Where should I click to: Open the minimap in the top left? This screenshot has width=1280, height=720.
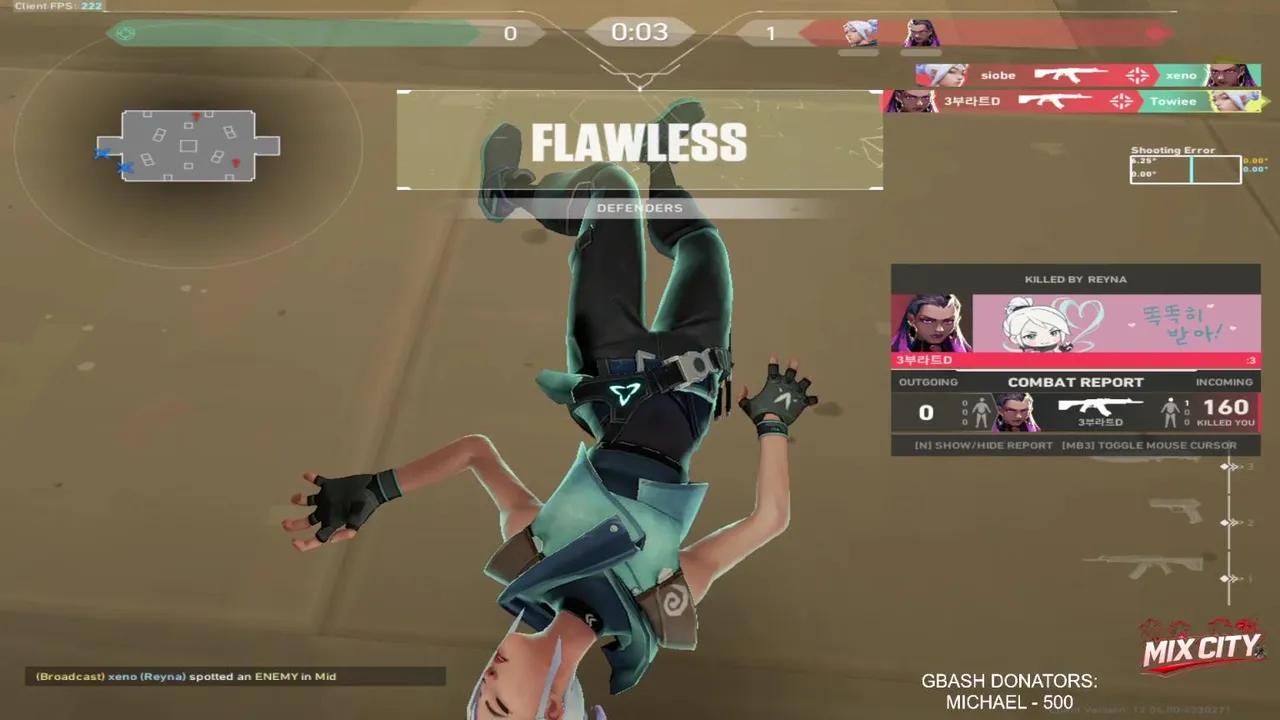tap(187, 148)
